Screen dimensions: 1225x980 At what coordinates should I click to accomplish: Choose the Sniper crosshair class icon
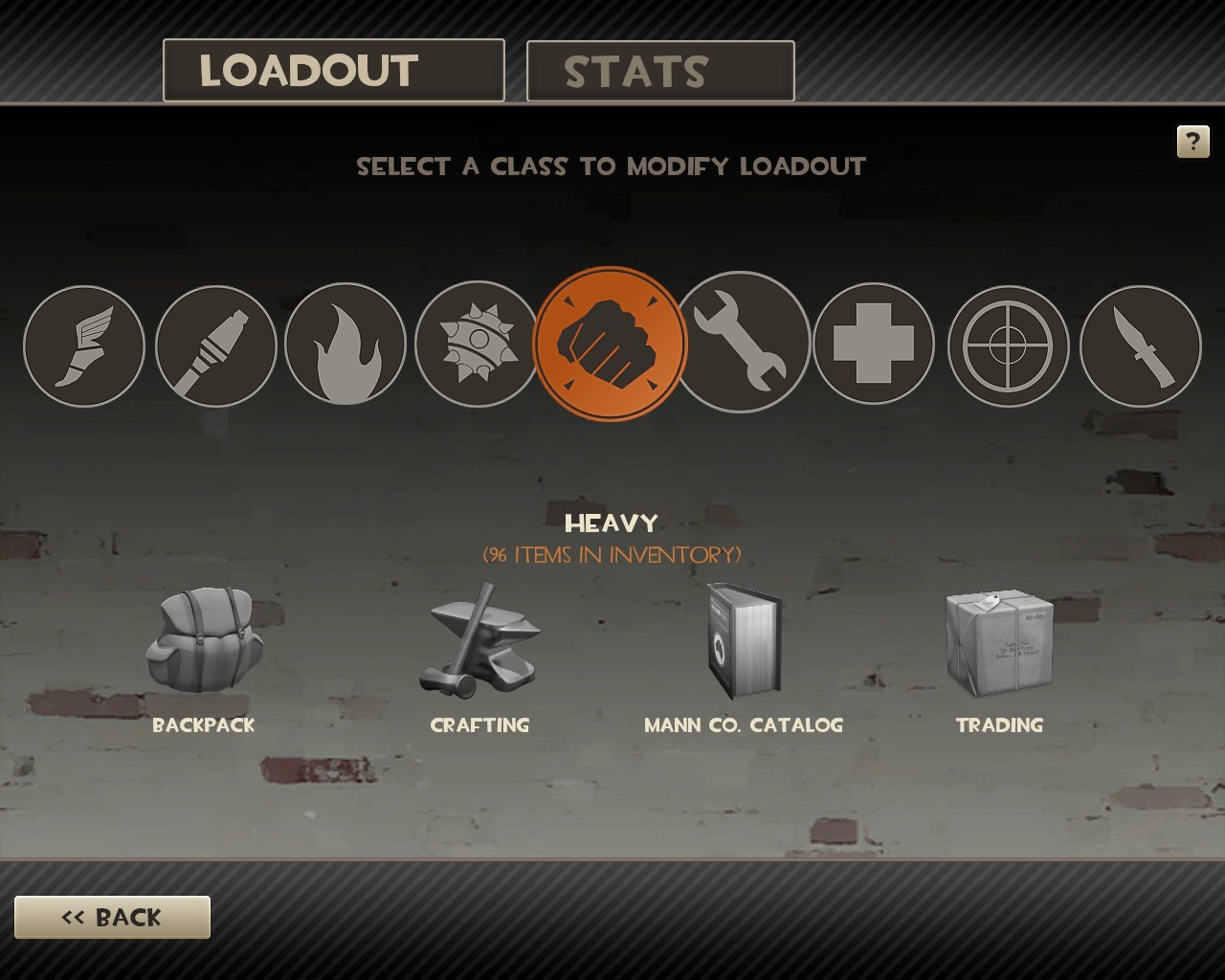click(x=1008, y=345)
